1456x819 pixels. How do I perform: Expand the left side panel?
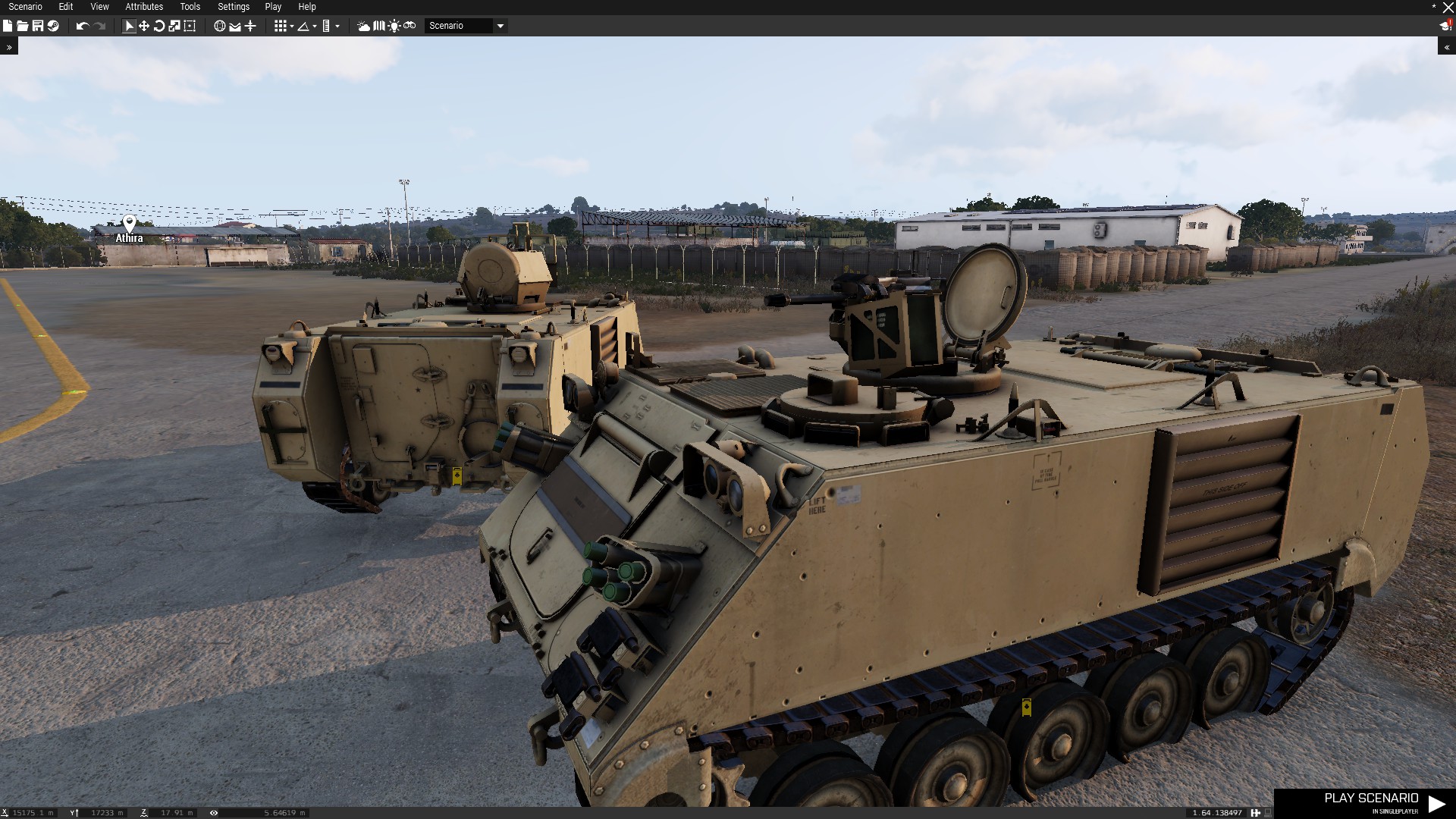pos(9,47)
